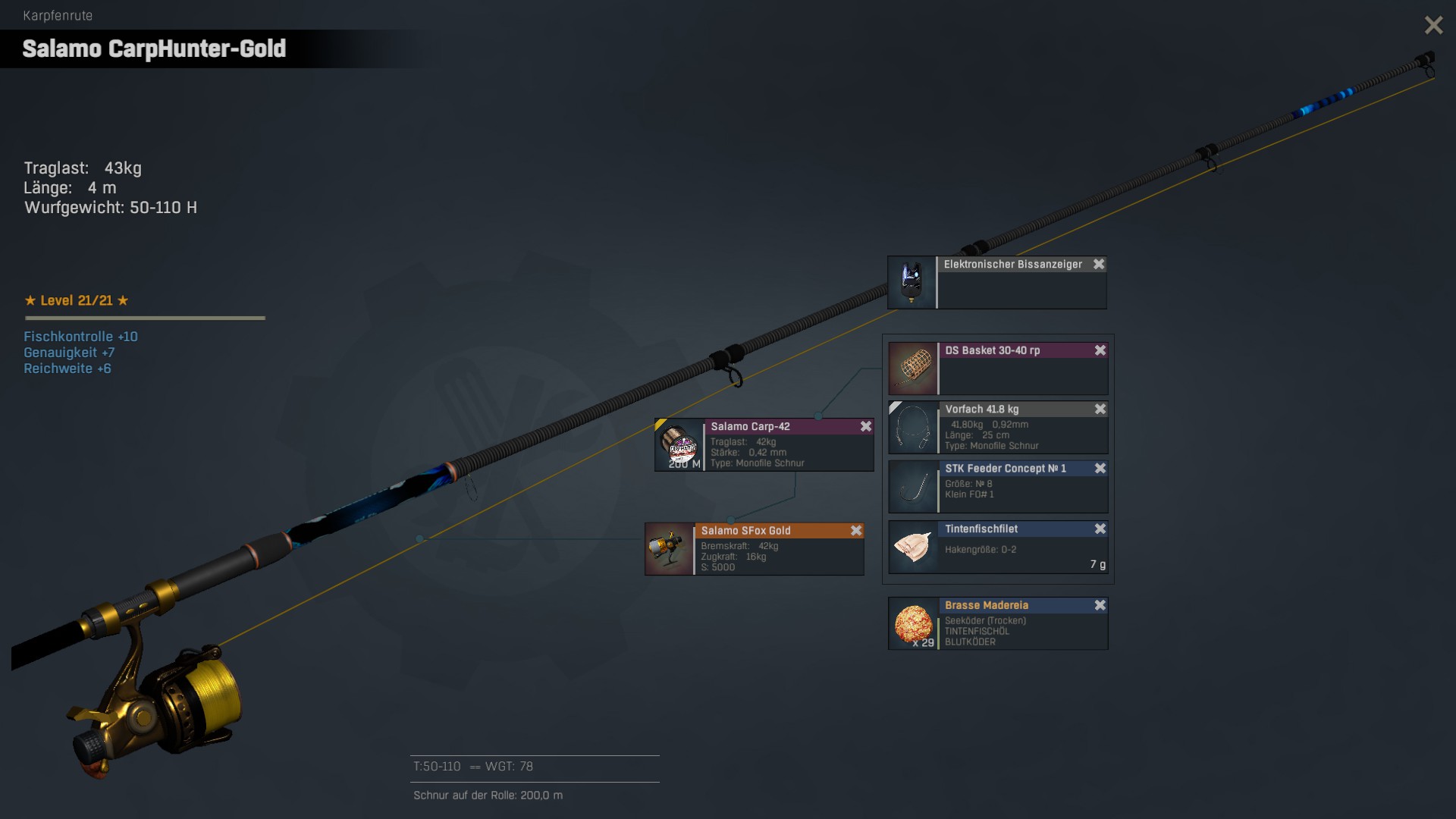Remove the Salamo SFox Gold reel
Image resolution: width=1456 pixels, height=819 pixels.
tap(856, 531)
